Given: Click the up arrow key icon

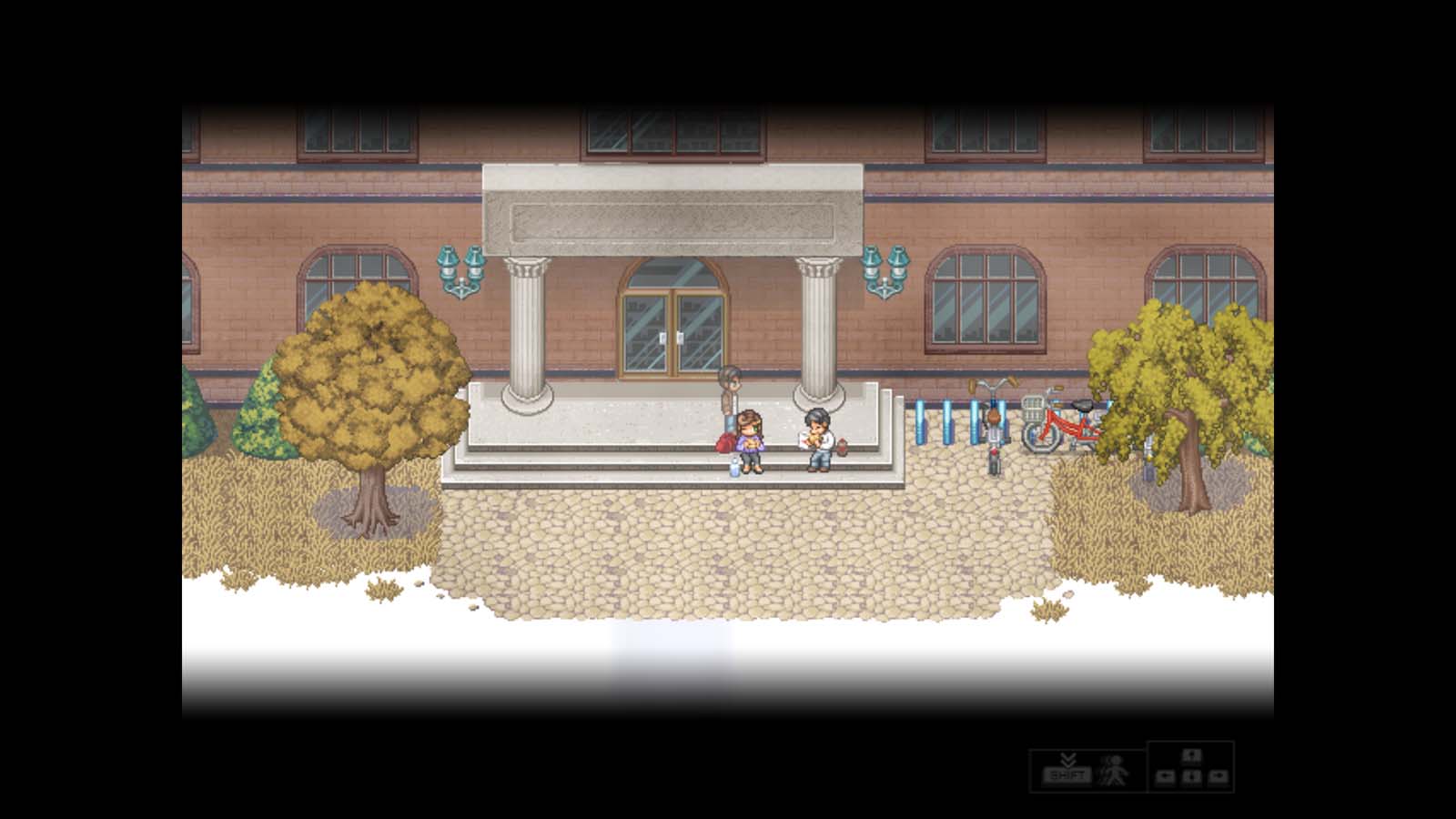Looking at the screenshot, I should 1192,757.
